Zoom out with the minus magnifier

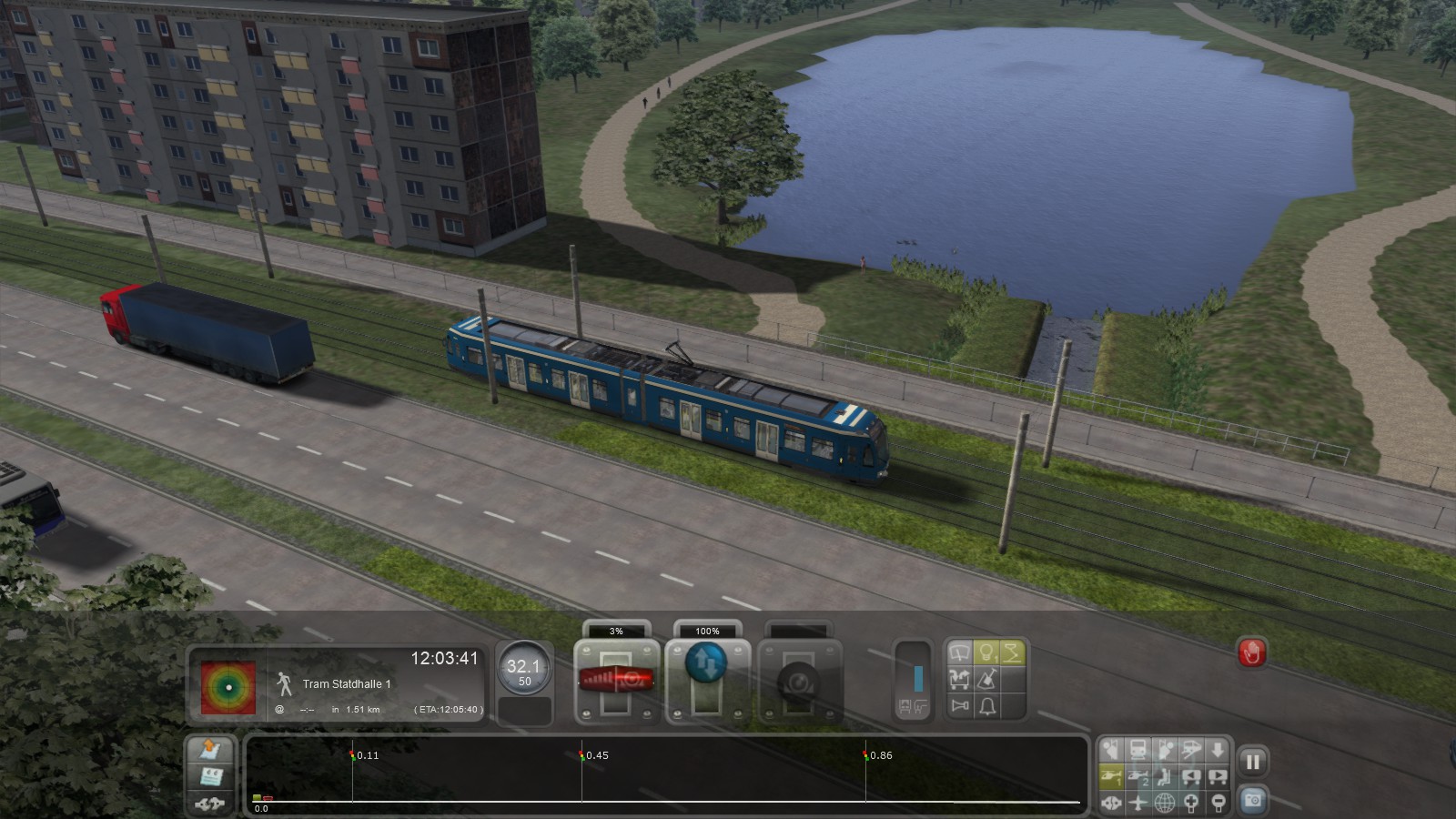point(1218,803)
